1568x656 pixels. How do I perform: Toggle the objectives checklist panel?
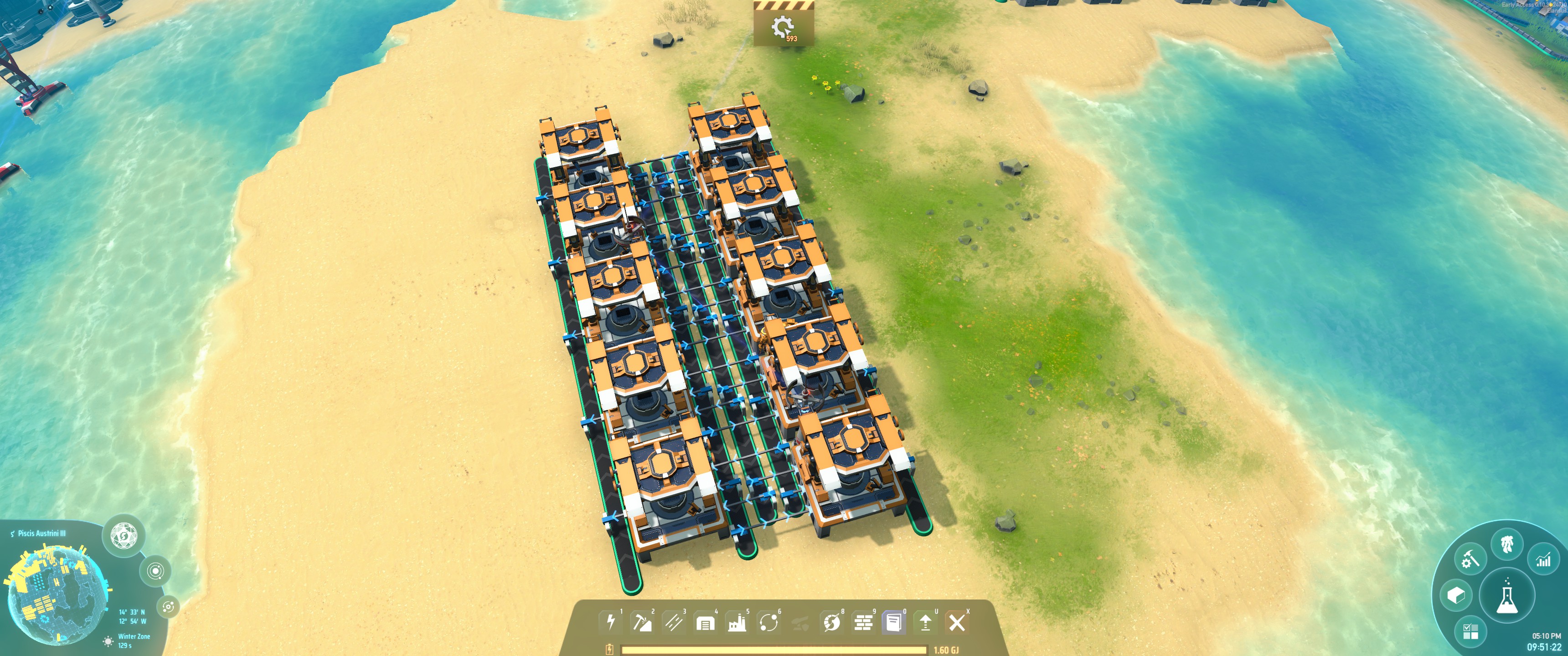1470,632
